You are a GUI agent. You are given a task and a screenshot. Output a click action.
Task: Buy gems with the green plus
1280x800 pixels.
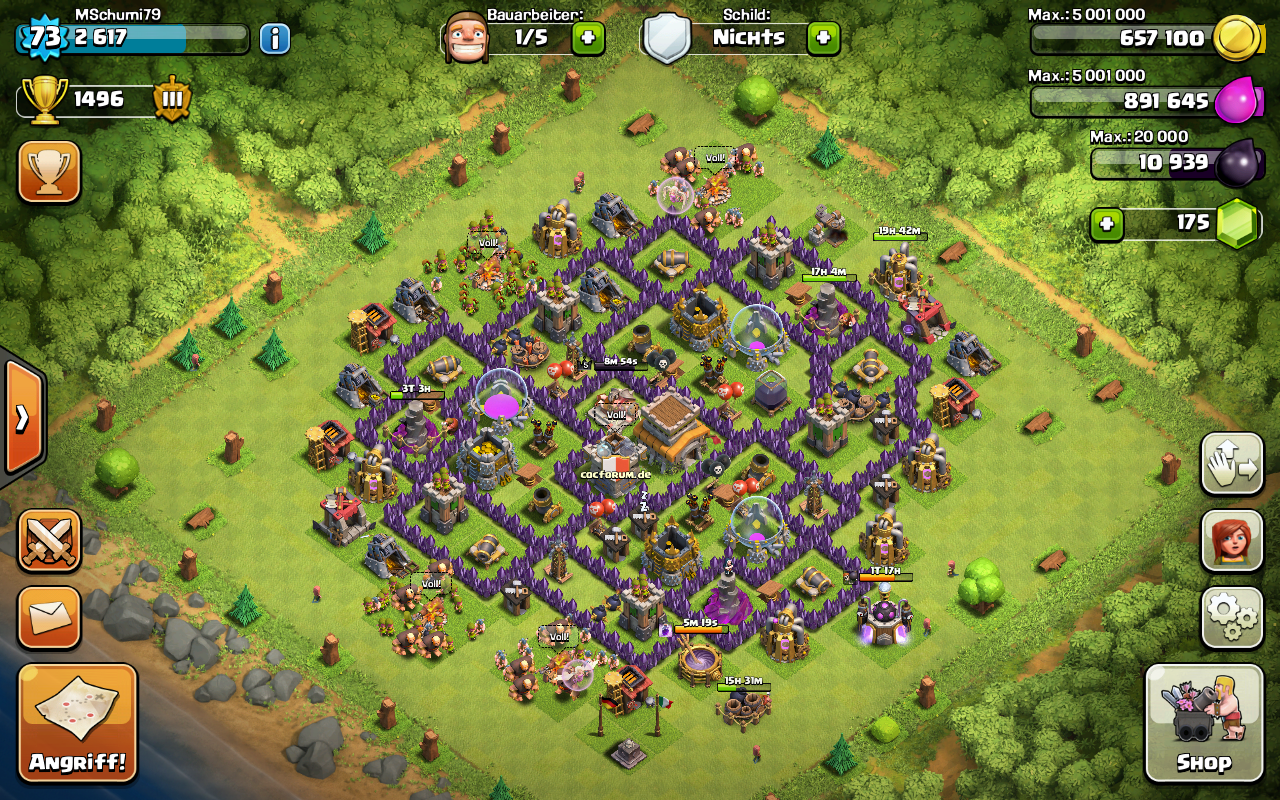(x=1106, y=223)
